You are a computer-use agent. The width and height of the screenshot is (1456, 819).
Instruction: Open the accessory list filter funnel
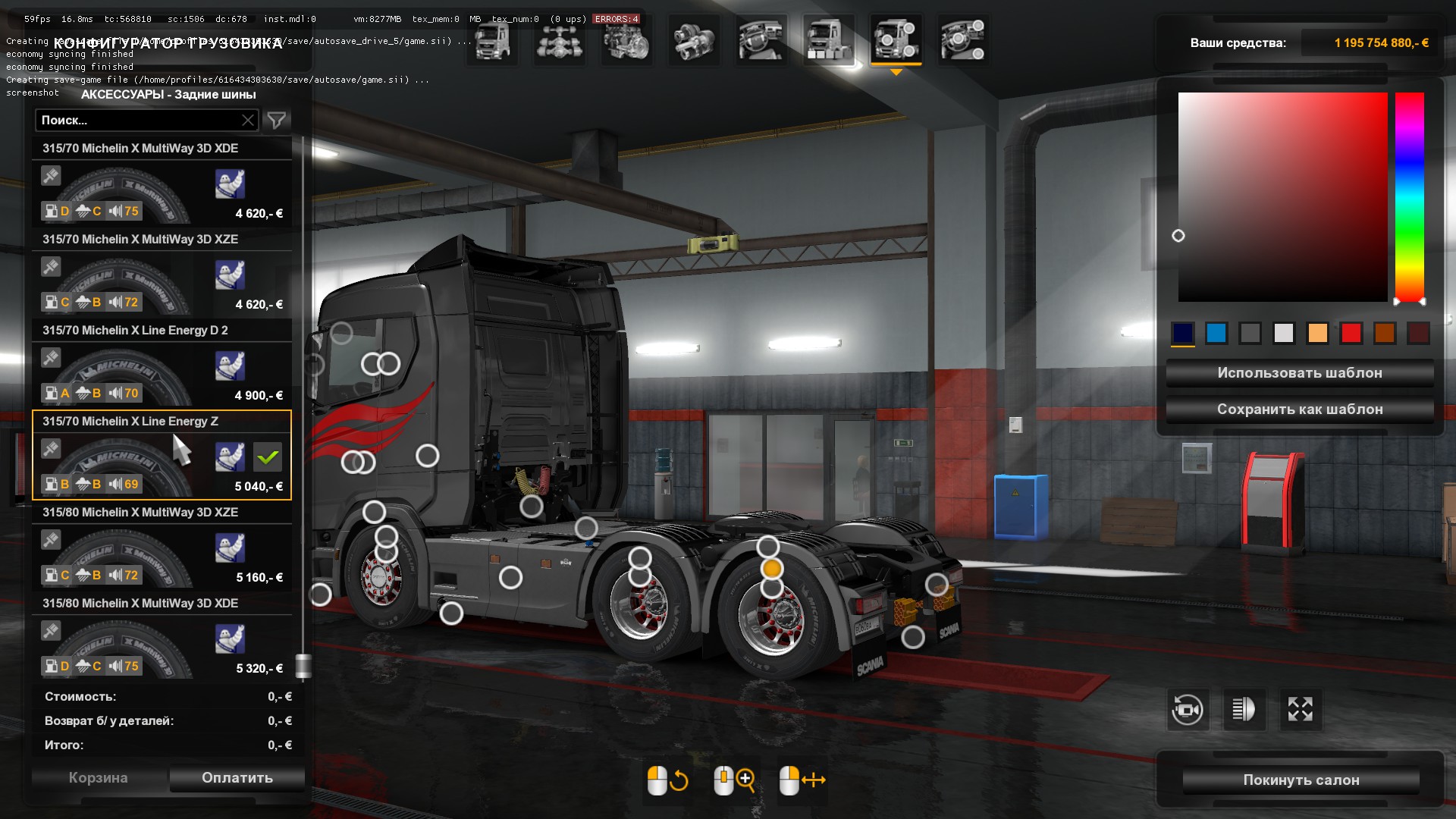point(277,121)
